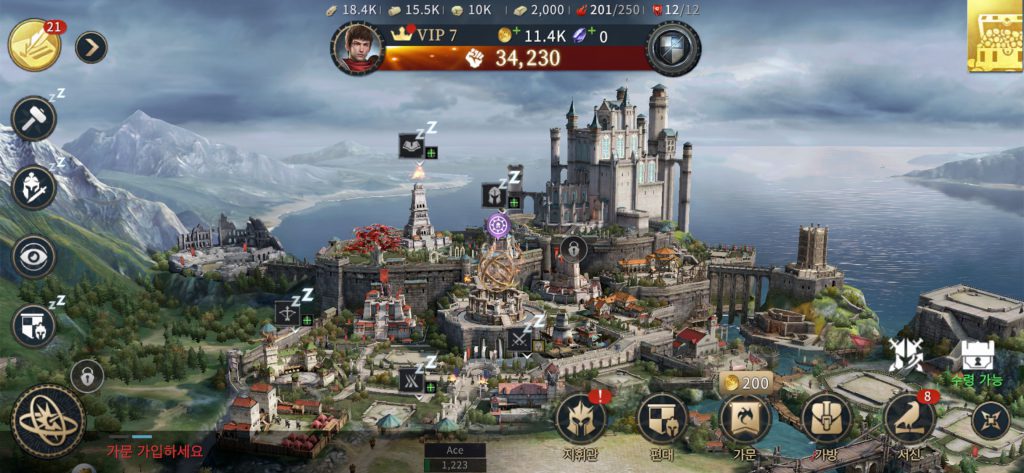Tap the 가문 가입하세요 join house message

155,451
